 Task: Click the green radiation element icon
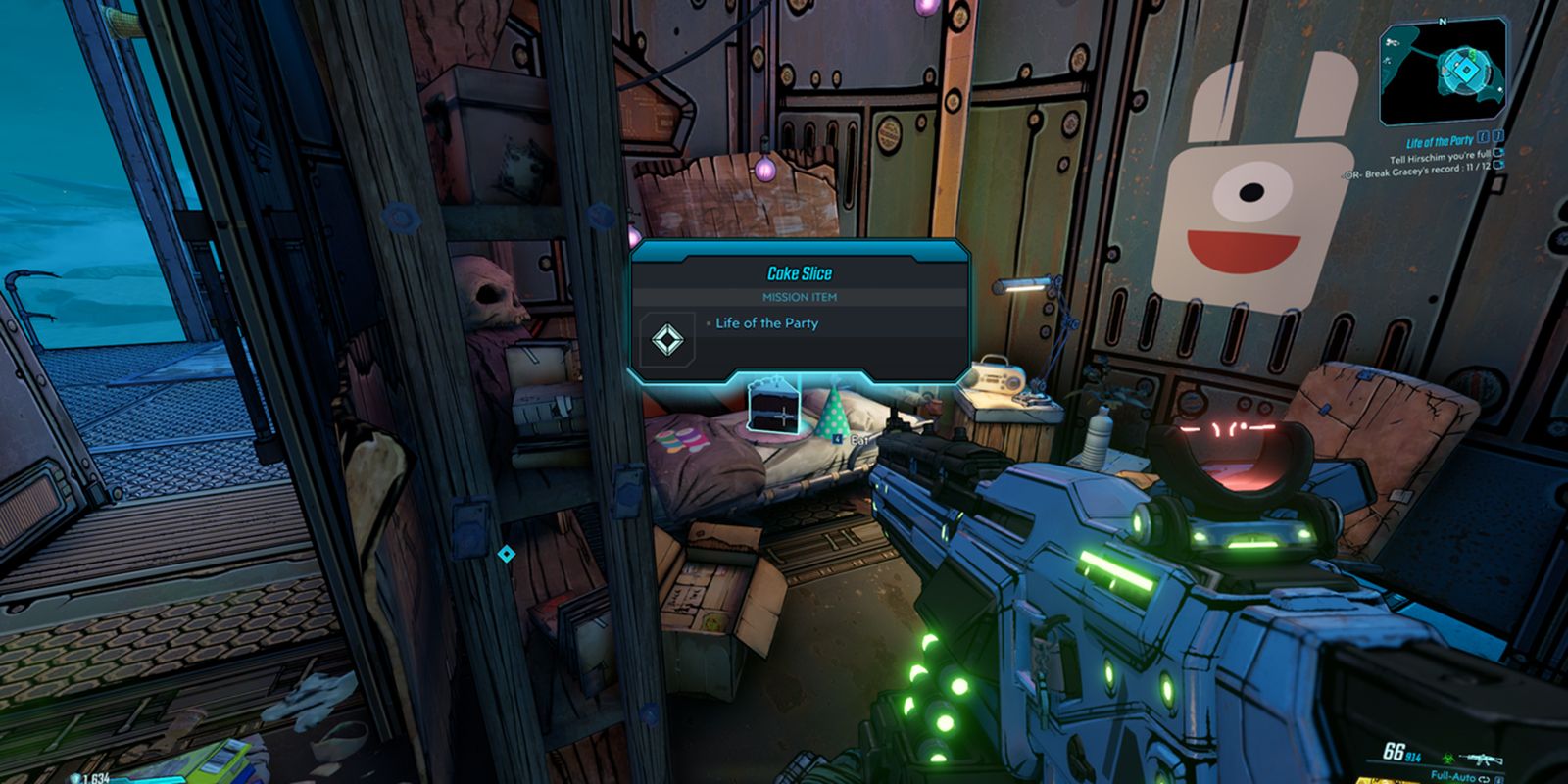coord(1448,759)
